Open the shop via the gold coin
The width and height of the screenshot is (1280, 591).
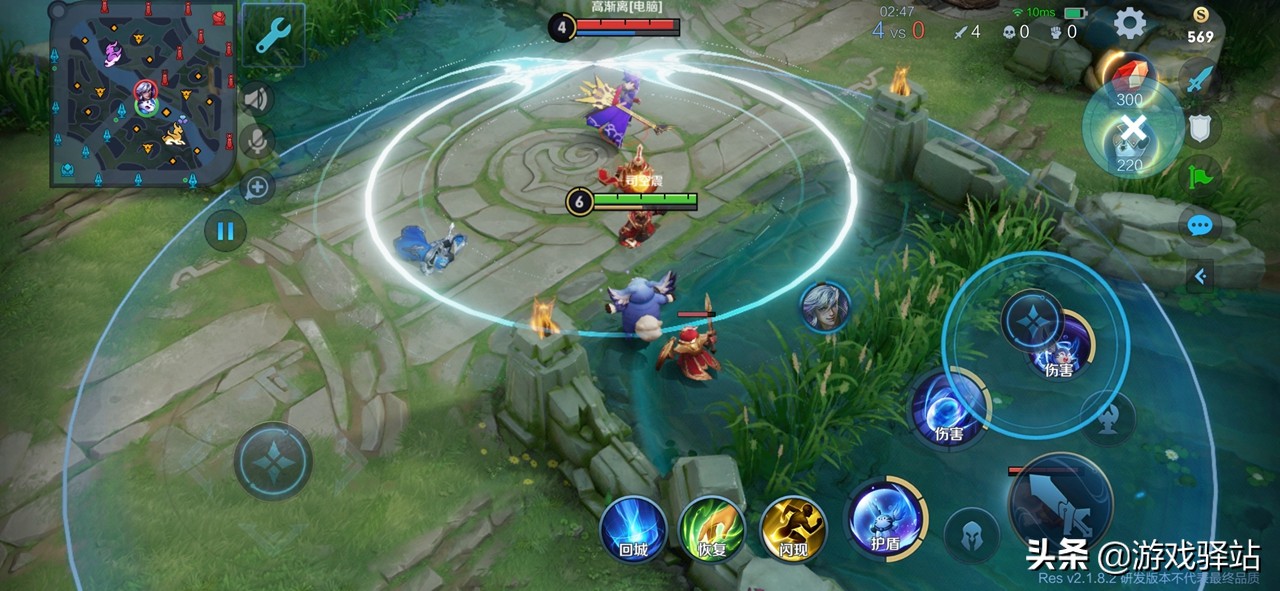pyautogui.click(x=1200, y=26)
